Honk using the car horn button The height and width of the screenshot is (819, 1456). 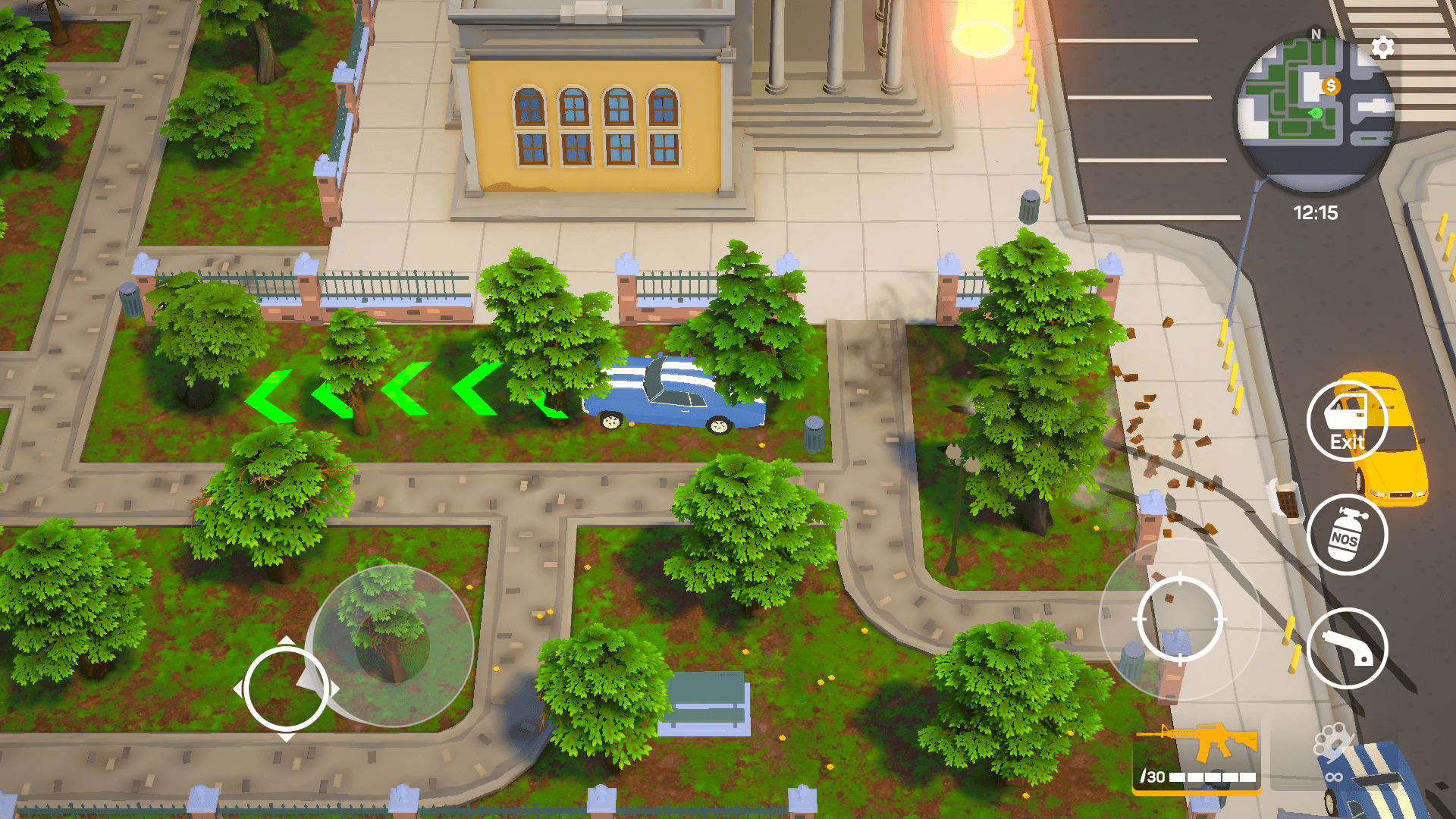[x=1347, y=648]
